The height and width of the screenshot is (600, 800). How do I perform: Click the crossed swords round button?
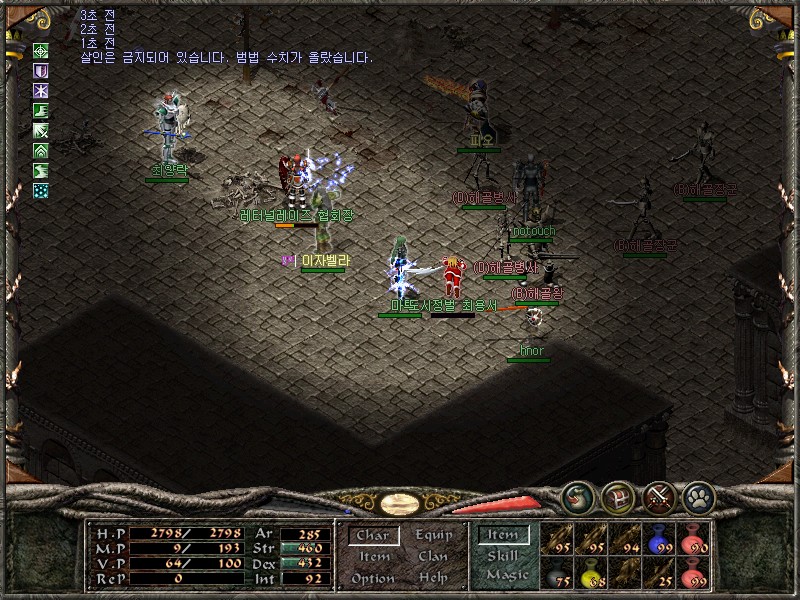[658, 494]
